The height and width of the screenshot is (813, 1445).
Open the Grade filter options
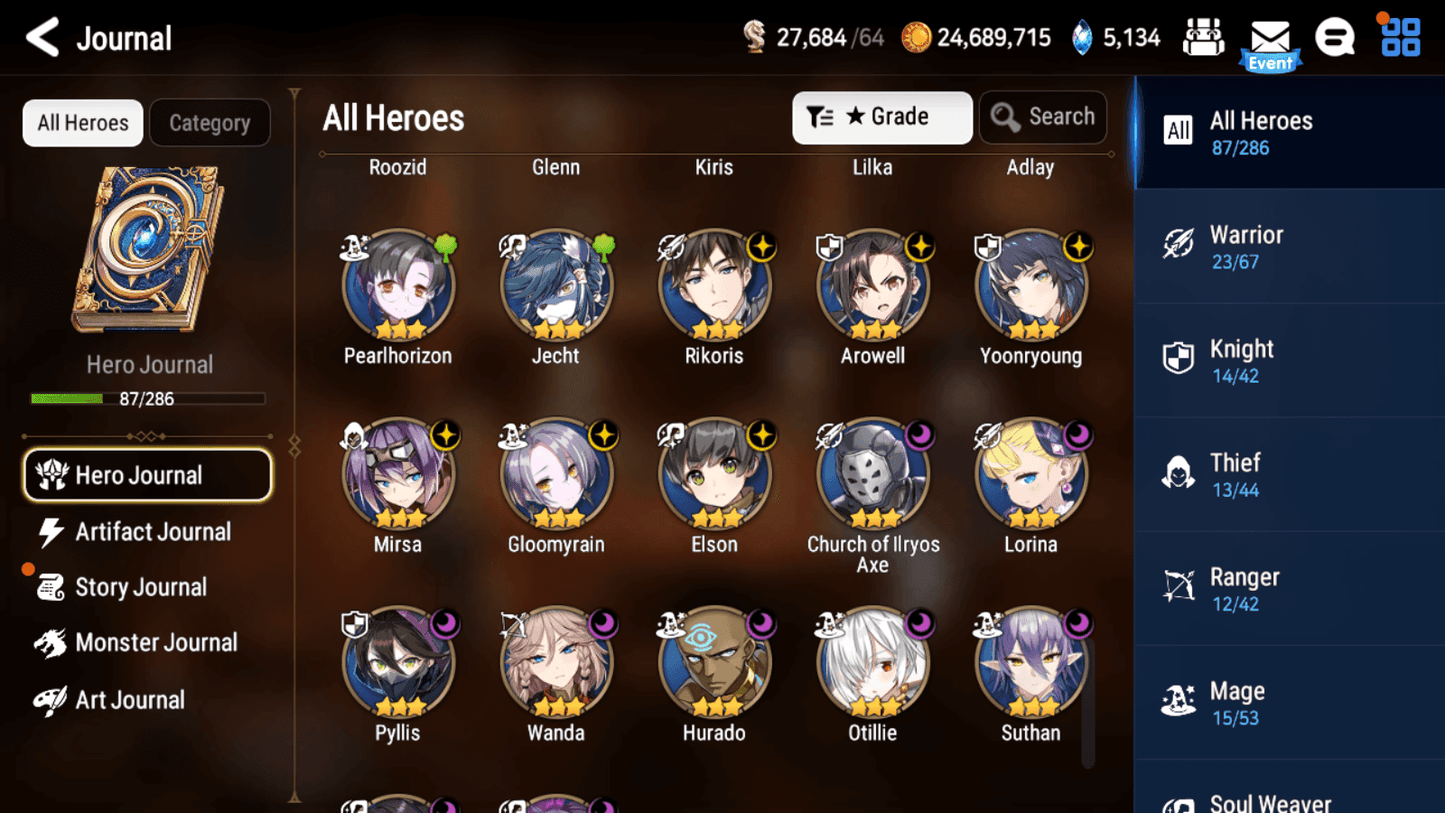point(882,117)
